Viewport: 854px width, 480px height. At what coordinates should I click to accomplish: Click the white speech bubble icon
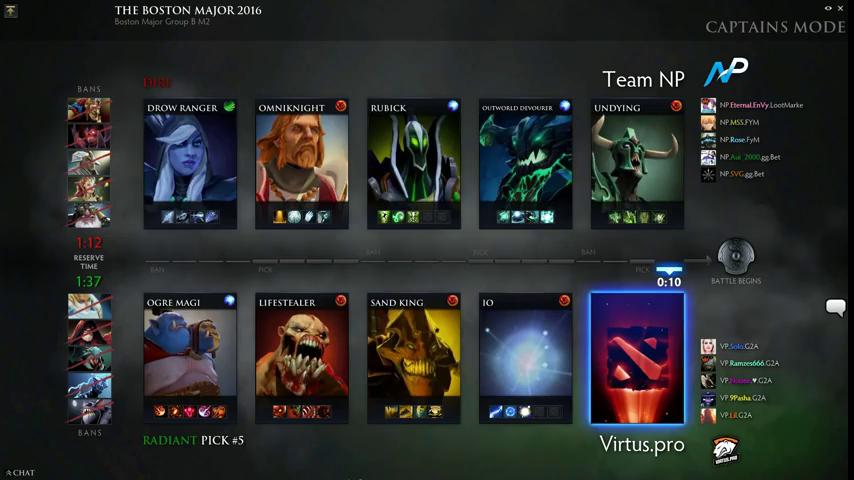point(835,307)
